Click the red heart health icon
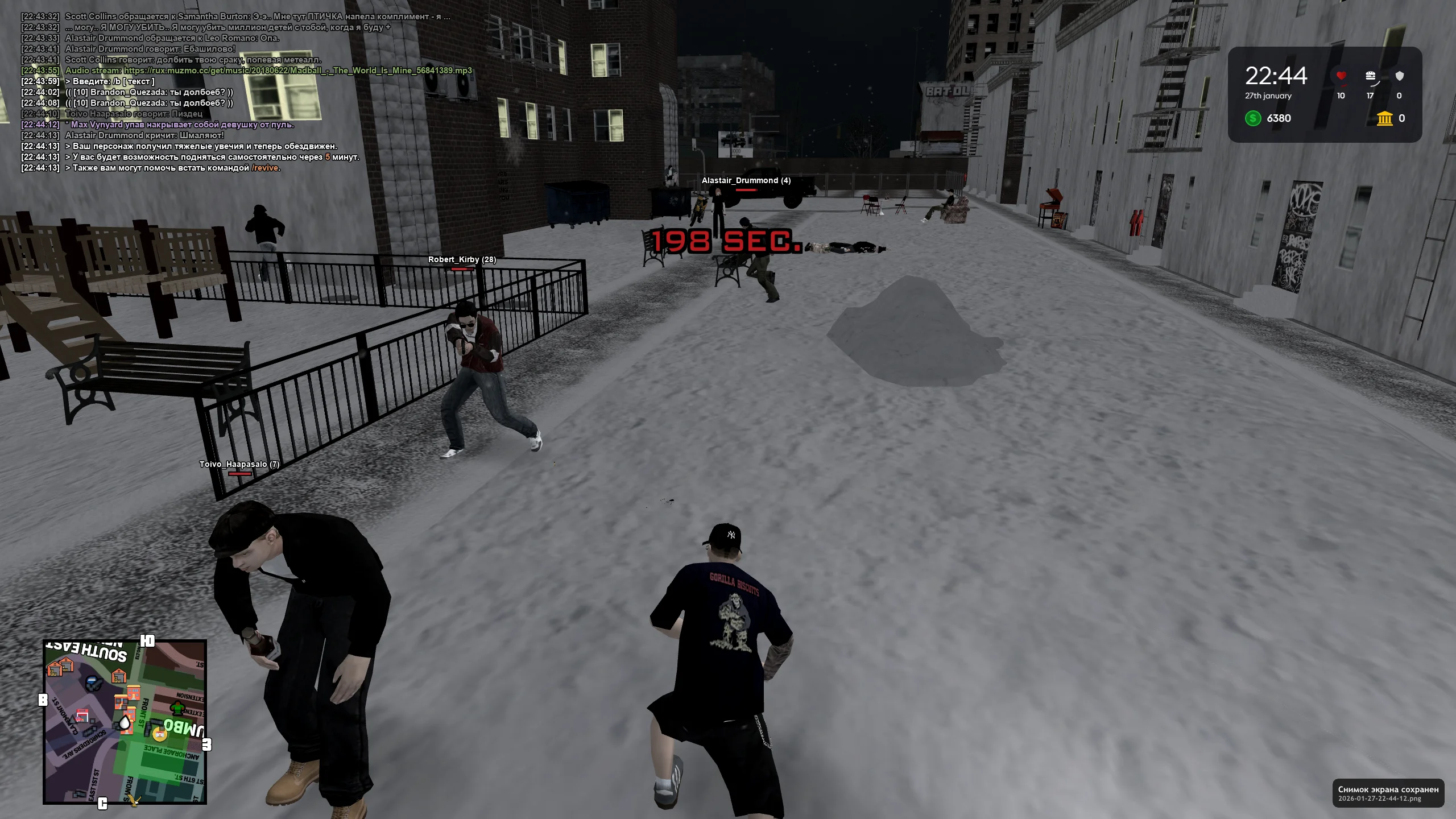 coord(1341,76)
